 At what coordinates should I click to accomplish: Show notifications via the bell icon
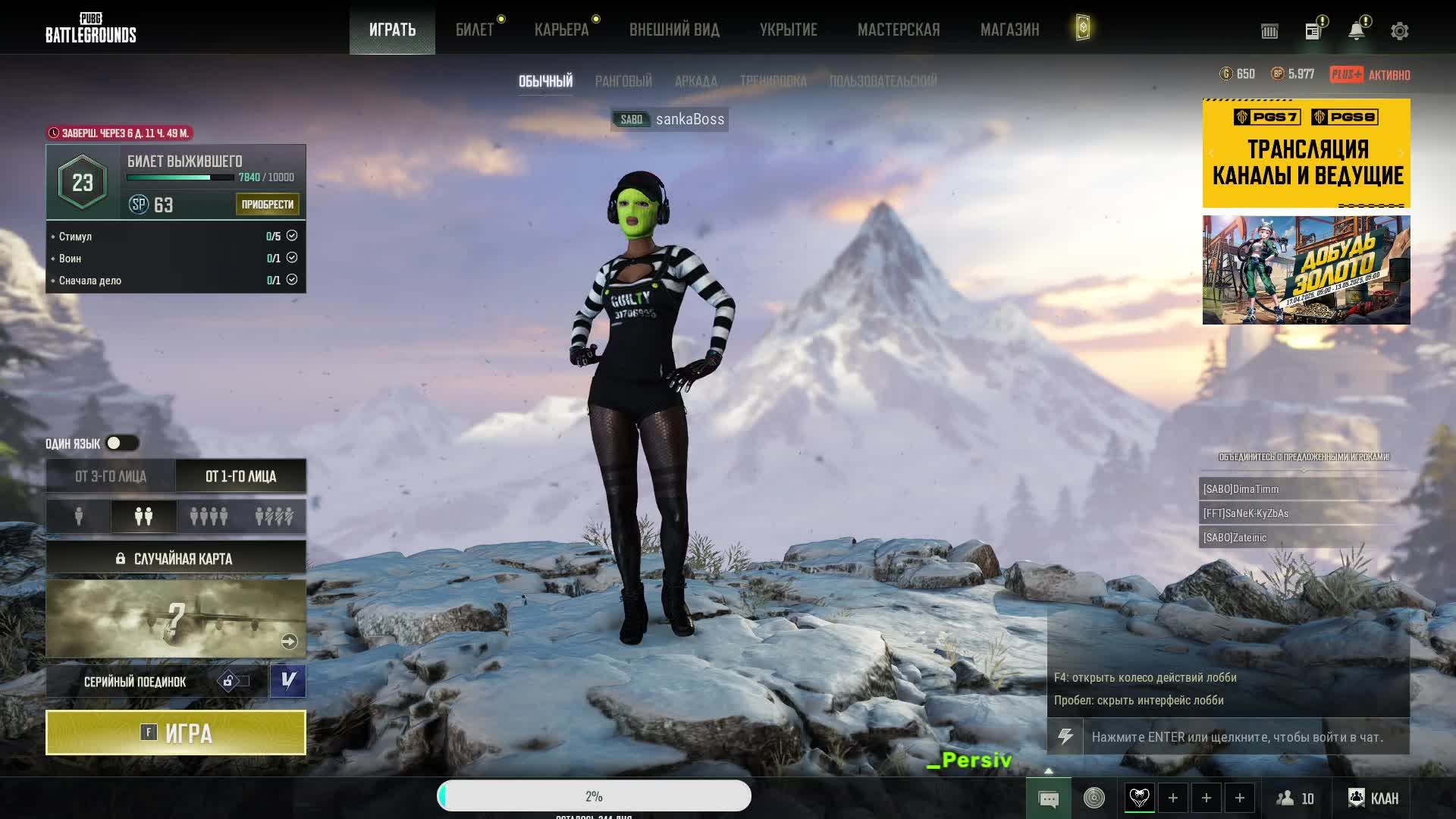(x=1356, y=31)
